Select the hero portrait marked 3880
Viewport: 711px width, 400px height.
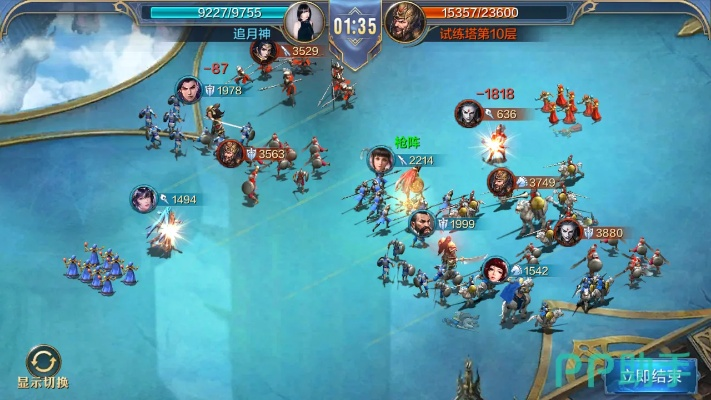(569, 232)
